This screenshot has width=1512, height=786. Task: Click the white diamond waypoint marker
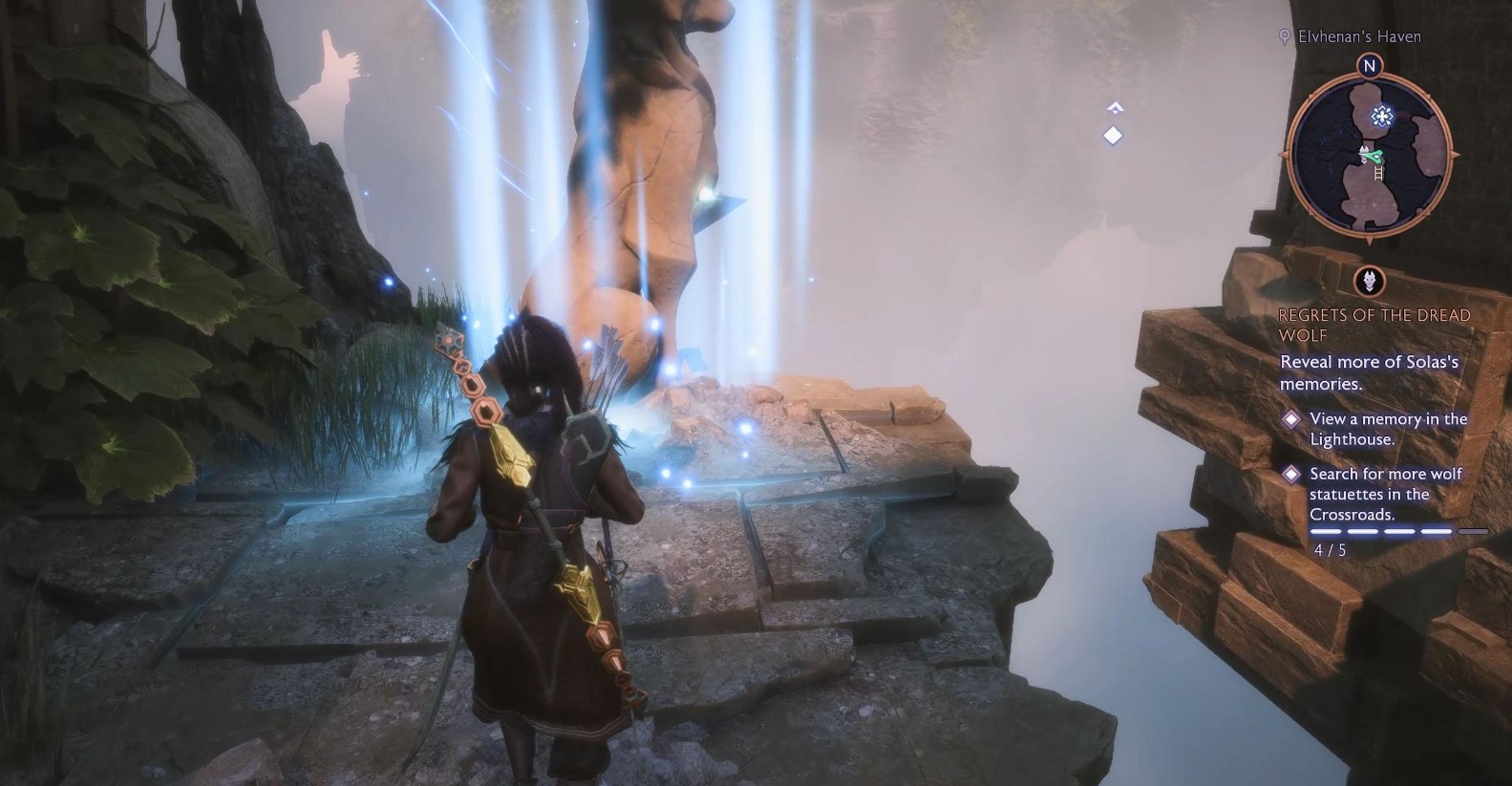[1113, 136]
